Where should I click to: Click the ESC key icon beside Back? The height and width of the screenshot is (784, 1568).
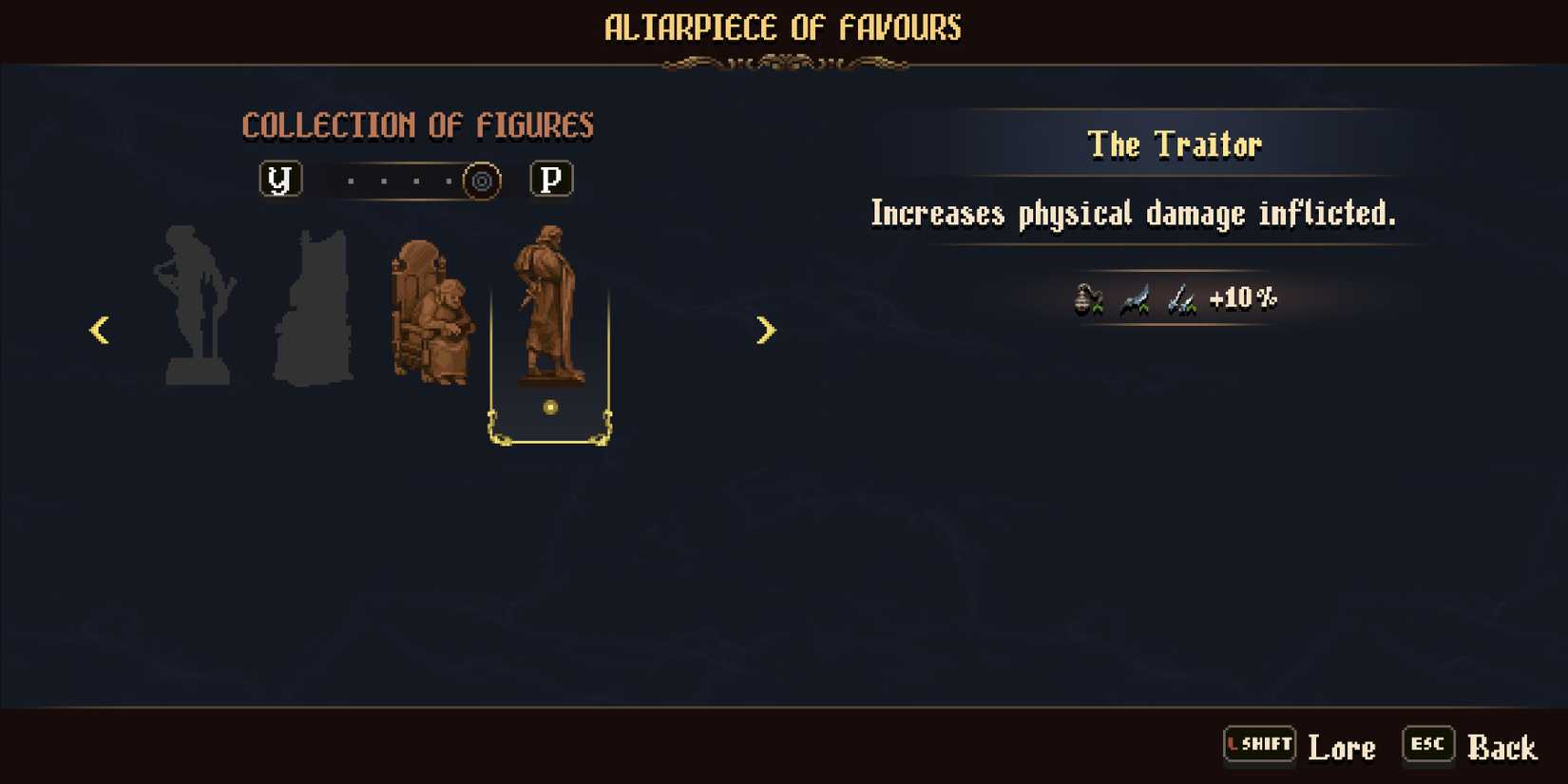point(1427,744)
